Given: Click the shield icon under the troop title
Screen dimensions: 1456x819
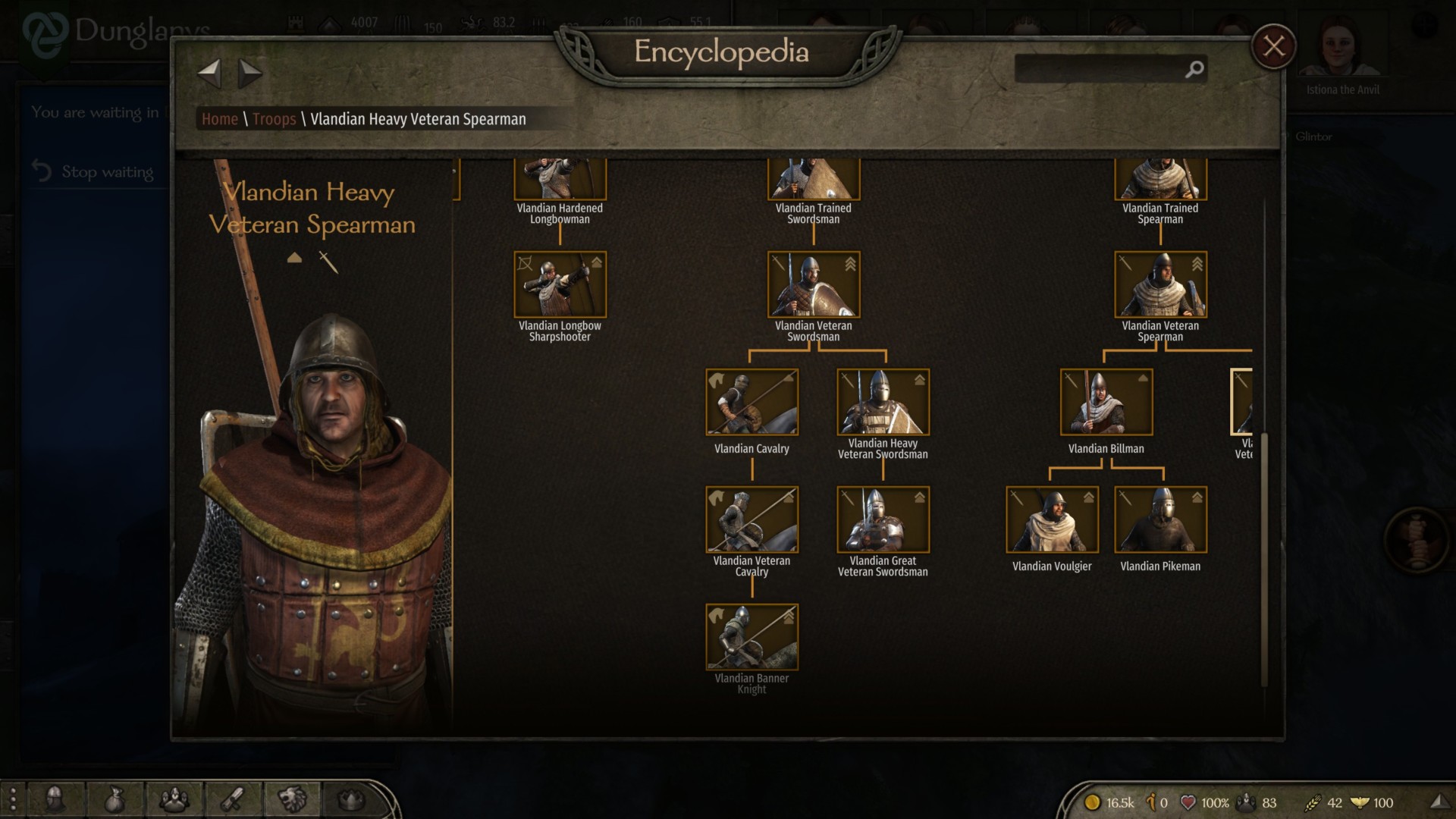Looking at the screenshot, I should tap(294, 257).
